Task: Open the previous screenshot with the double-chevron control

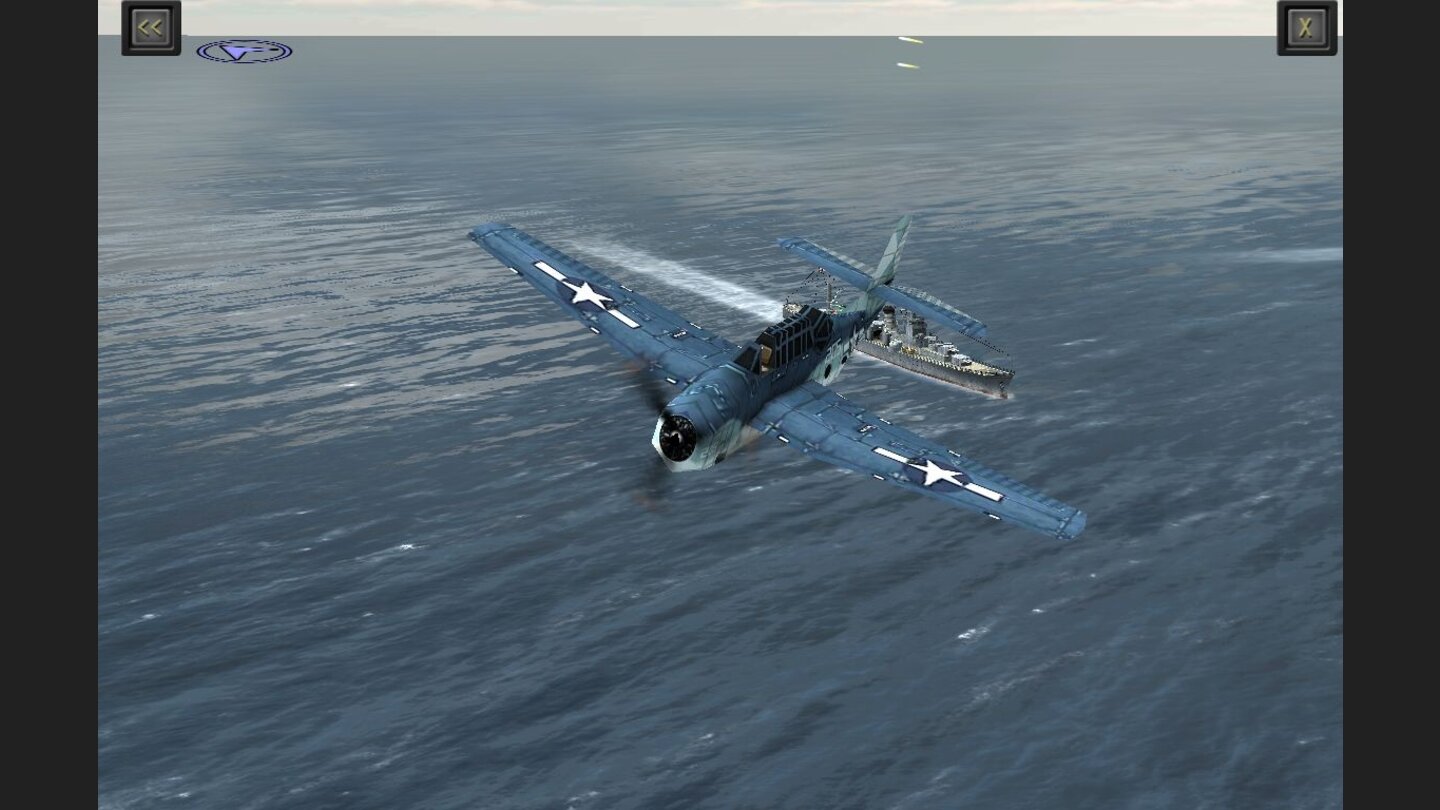Action: coord(150,26)
